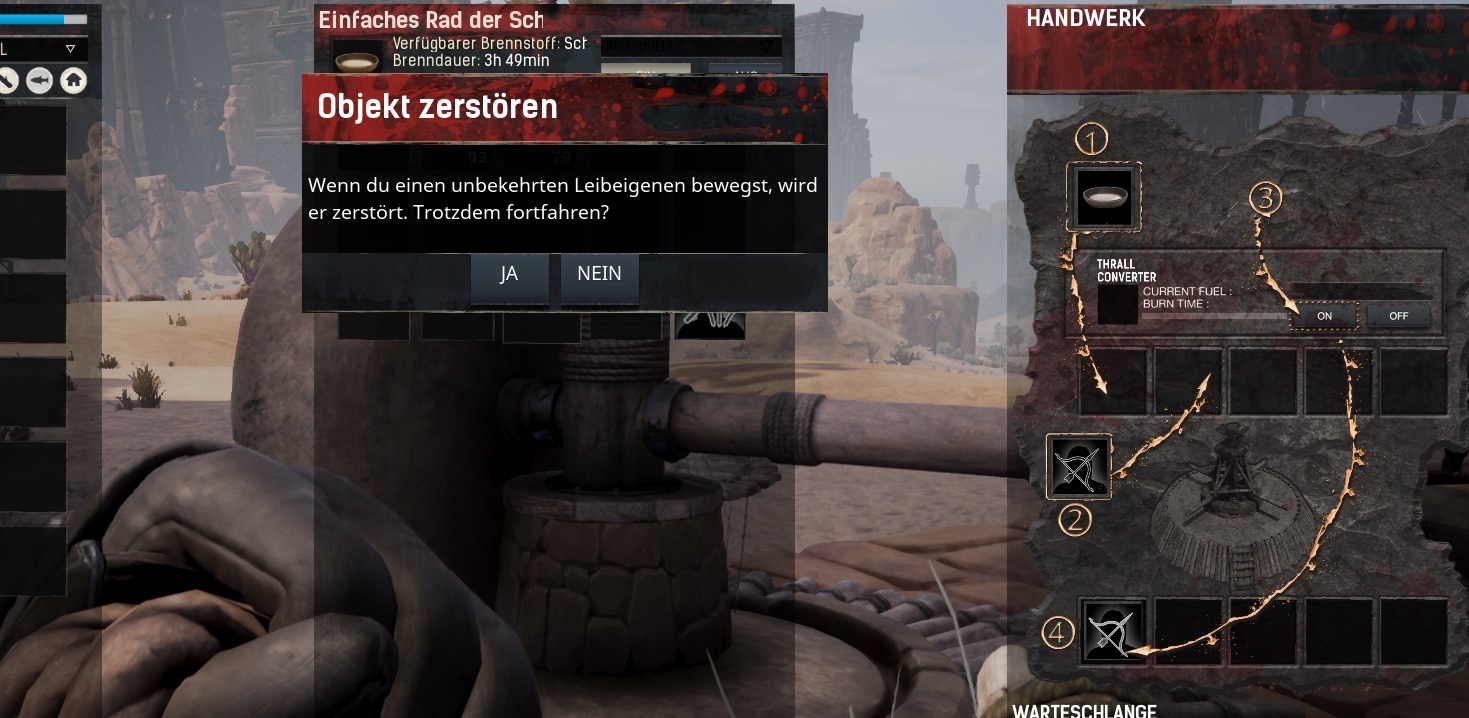Confirm destruction with the JA button

[509, 277]
